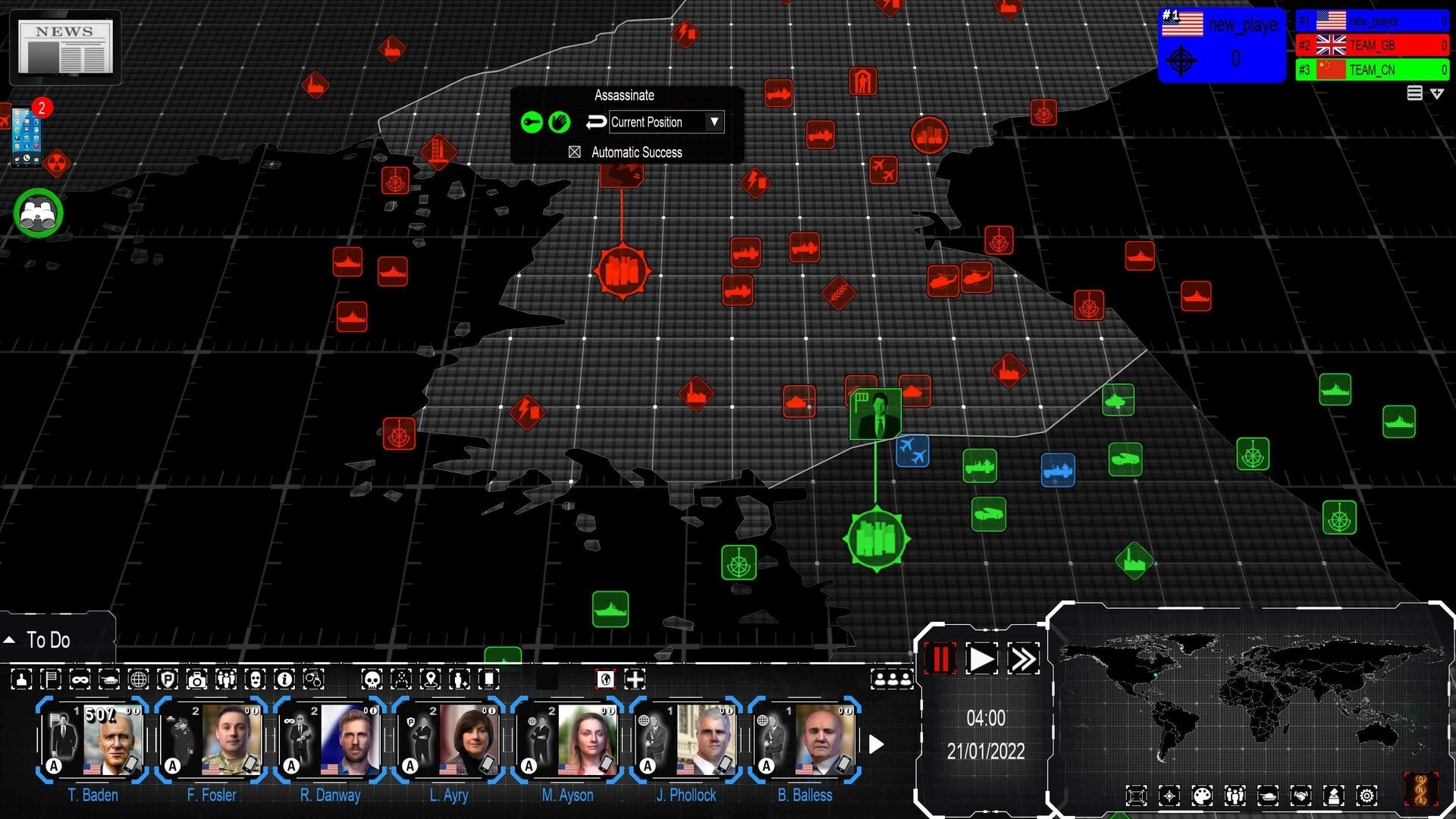Viewport: 1456px width, 819px height.
Task: Click the palette icon near the minimap
Action: click(x=1202, y=795)
